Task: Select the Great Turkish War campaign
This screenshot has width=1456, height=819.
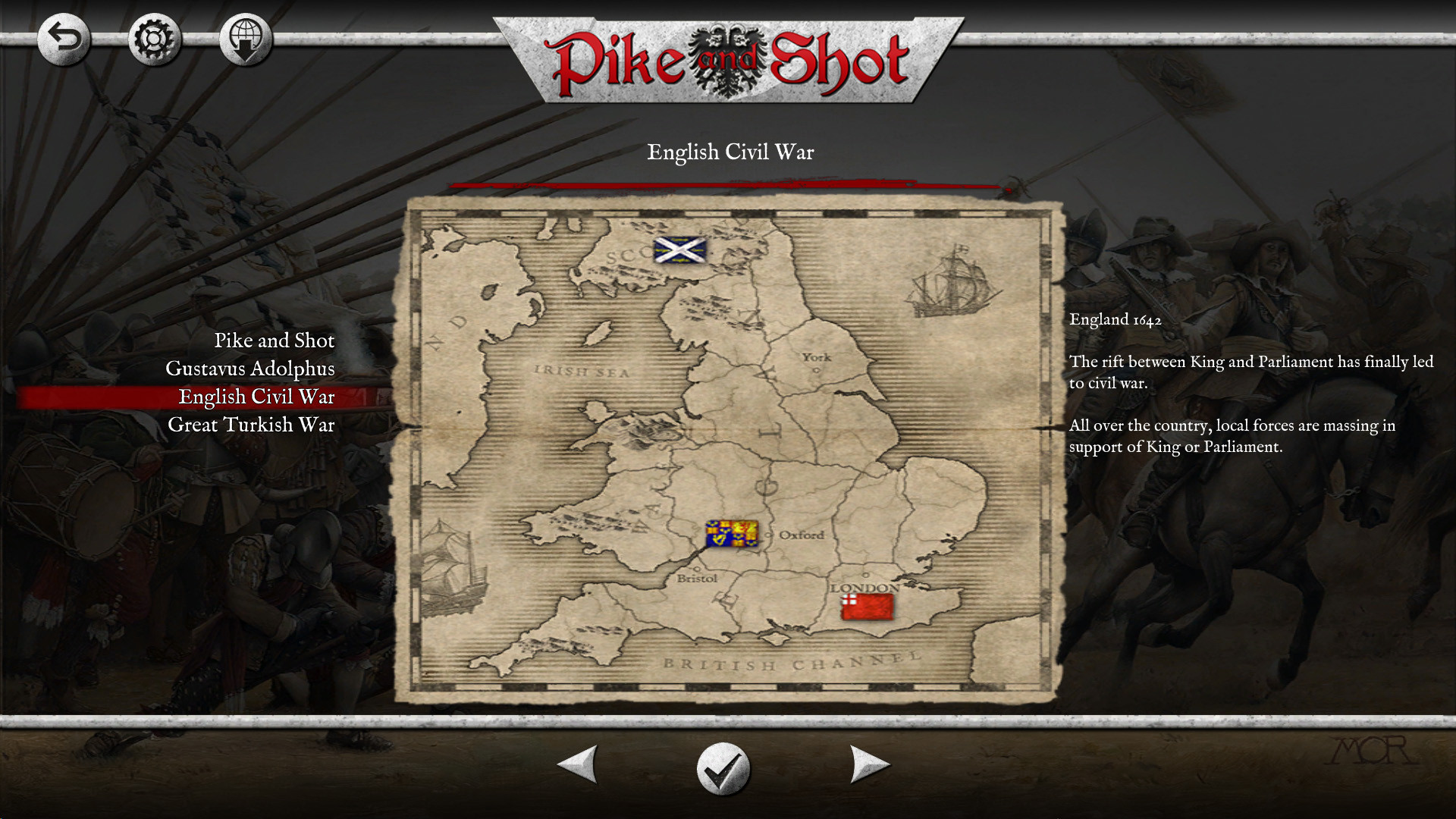Action: click(x=251, y=425)
